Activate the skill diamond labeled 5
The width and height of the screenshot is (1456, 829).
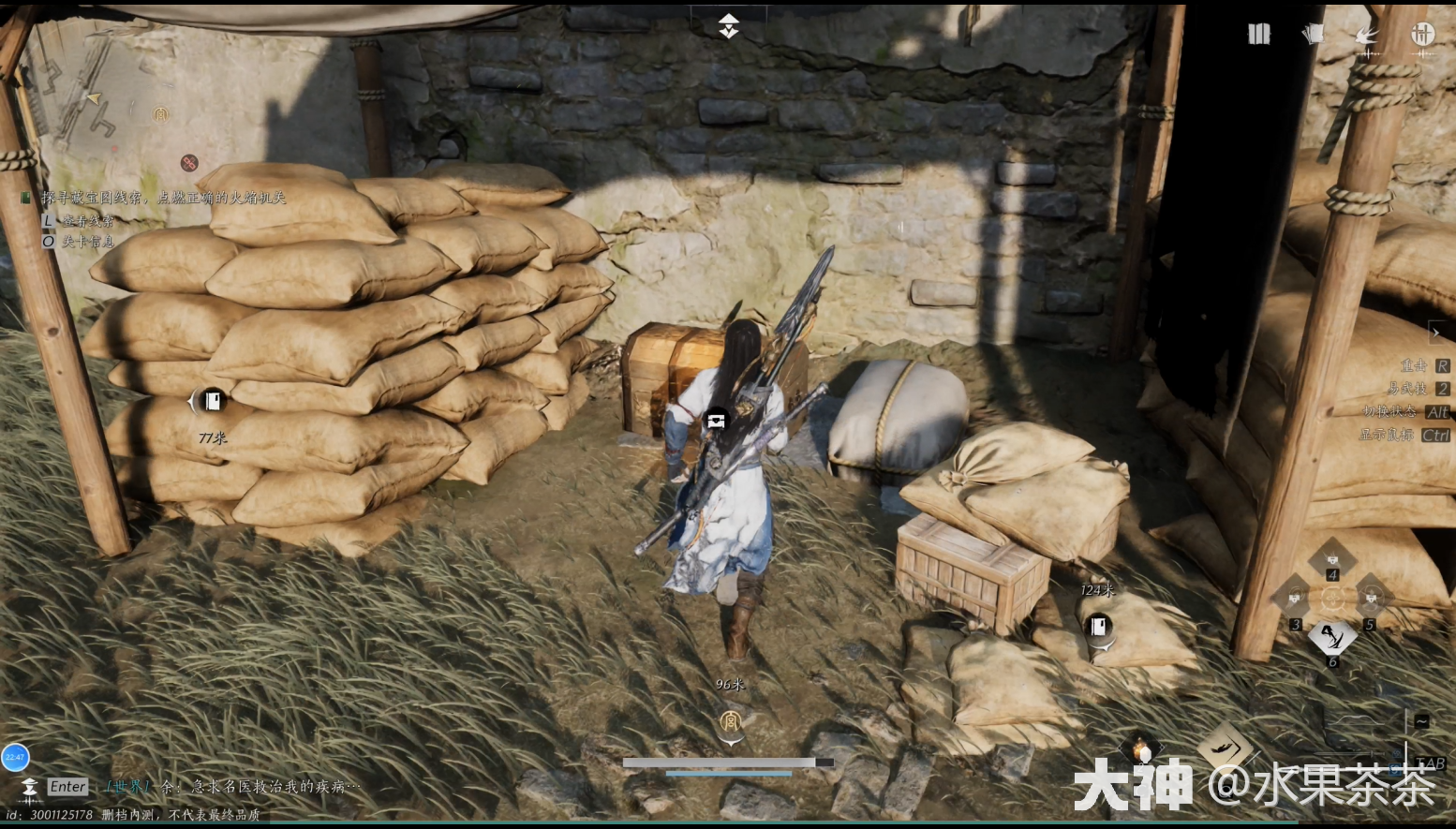tap(1371, 597)
